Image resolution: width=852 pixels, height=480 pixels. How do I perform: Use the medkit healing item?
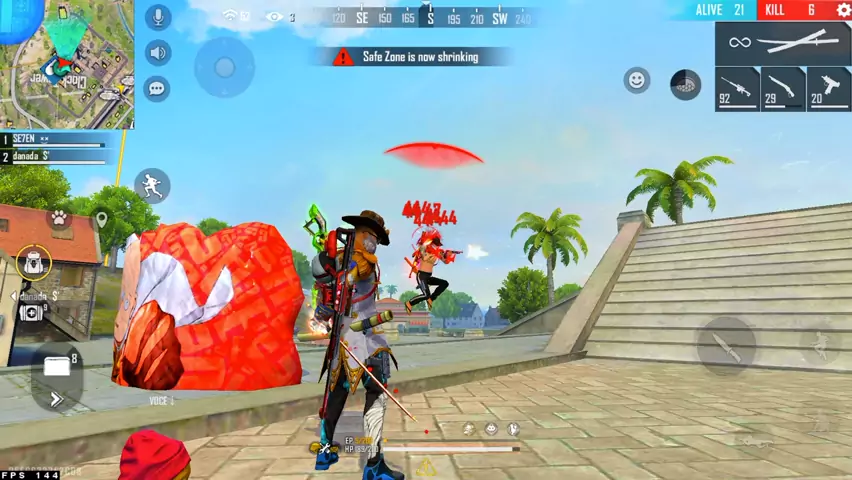[x=30, y=313]
